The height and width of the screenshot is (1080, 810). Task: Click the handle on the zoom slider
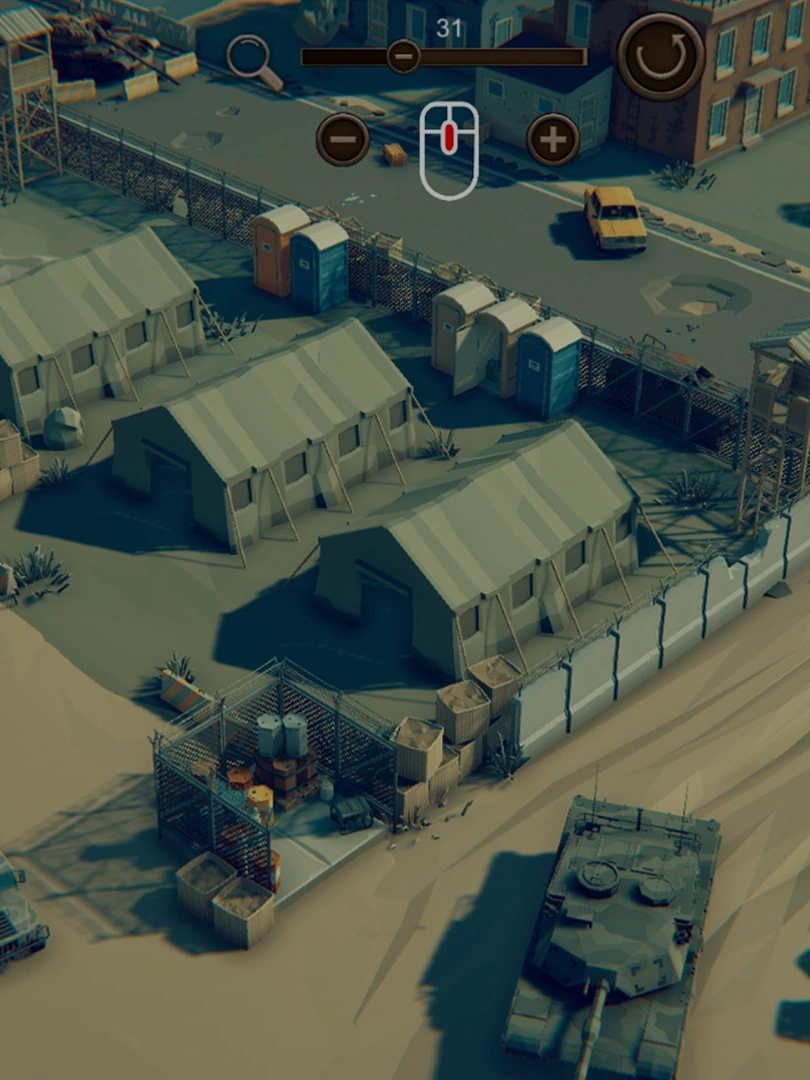[403, 56]
